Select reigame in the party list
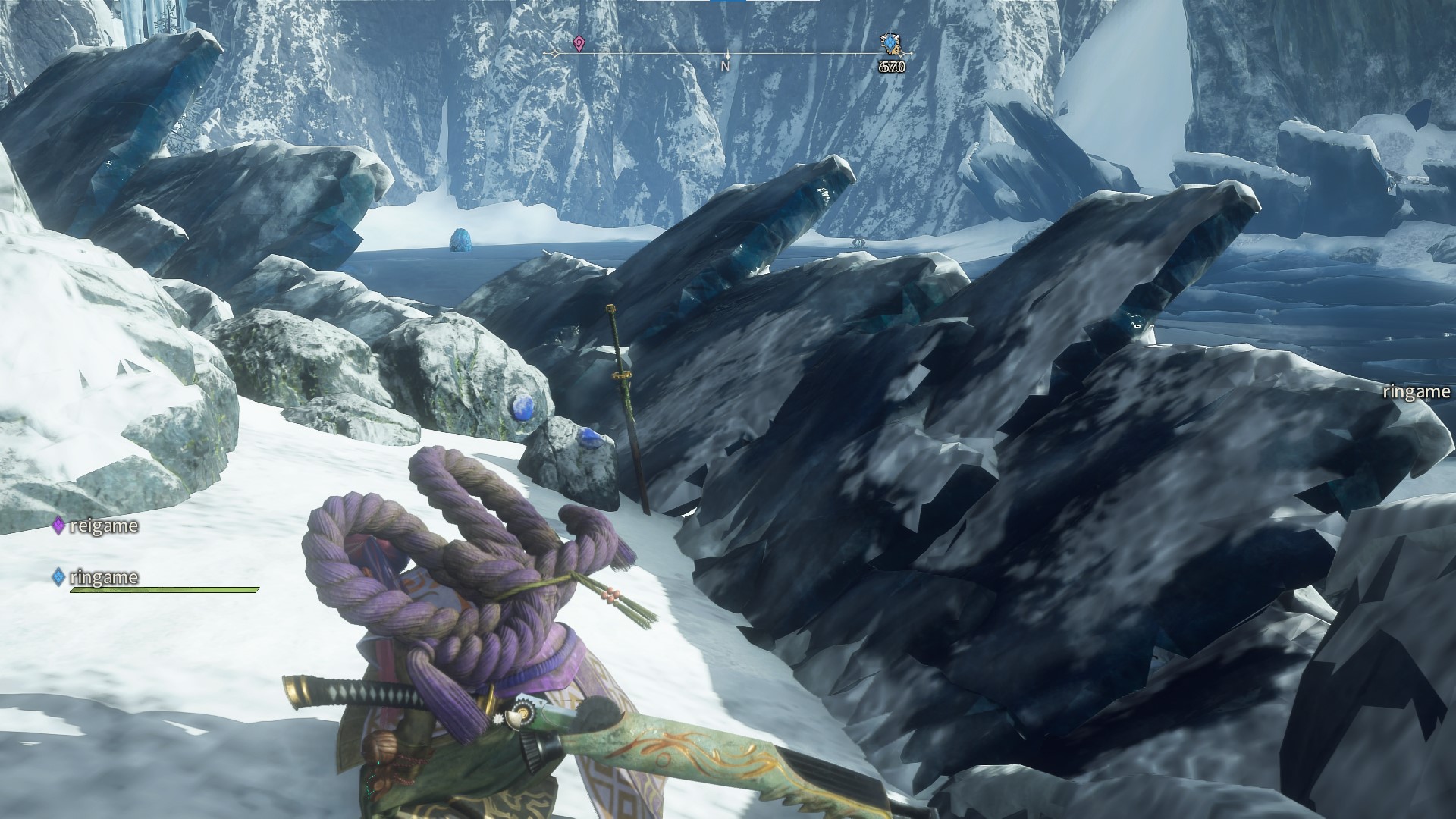Viewport: 1456px width, 819px height. click(102, 526)
